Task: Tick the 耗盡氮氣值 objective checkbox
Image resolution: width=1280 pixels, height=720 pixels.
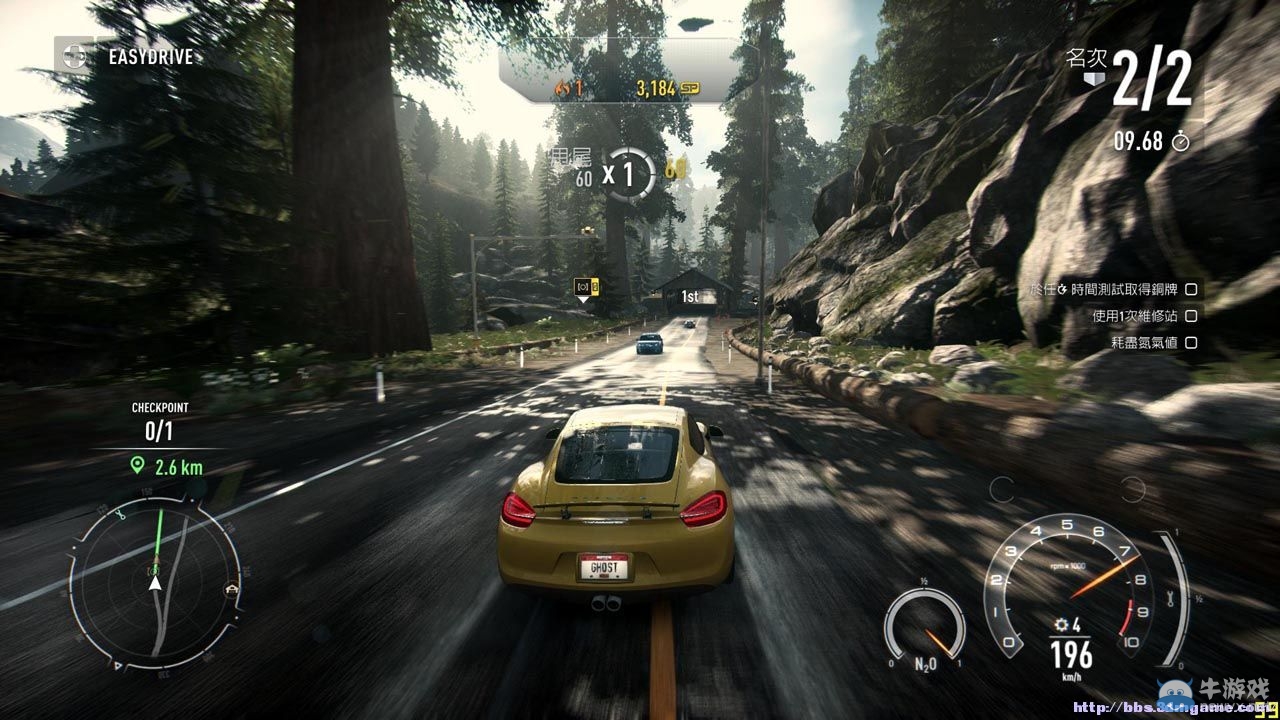Action: [1191, 343]
